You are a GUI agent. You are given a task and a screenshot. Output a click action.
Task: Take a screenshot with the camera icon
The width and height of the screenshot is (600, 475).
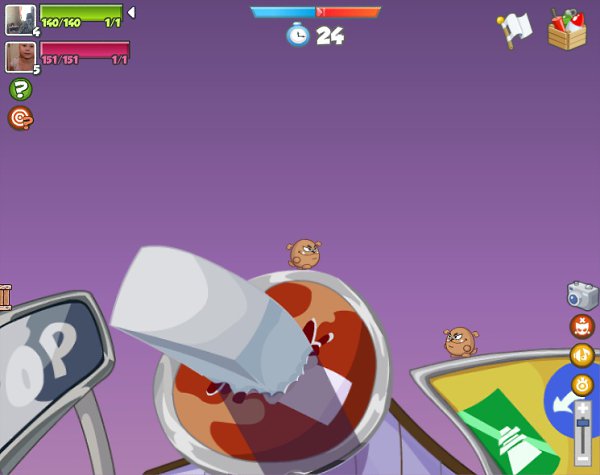(x=582, y=295)
